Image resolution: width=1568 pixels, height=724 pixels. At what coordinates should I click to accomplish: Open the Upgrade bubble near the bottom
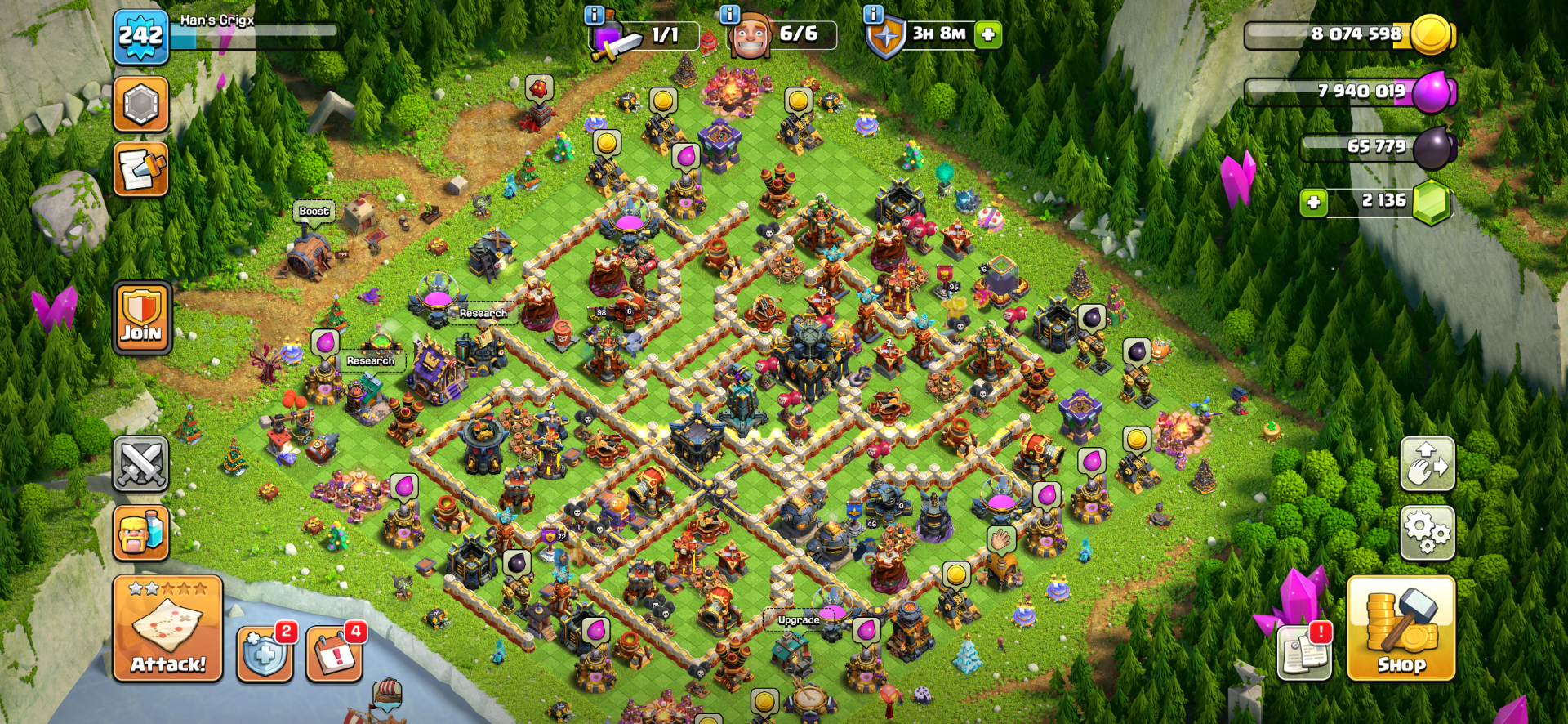pos(799,620)
